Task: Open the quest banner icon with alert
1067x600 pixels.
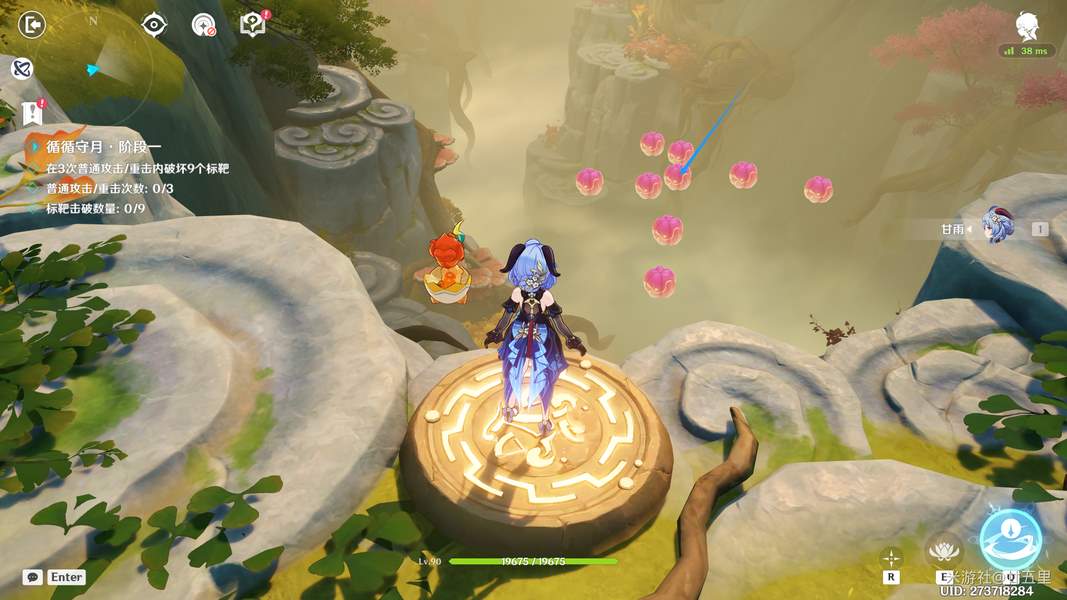Action: (31, 112)
